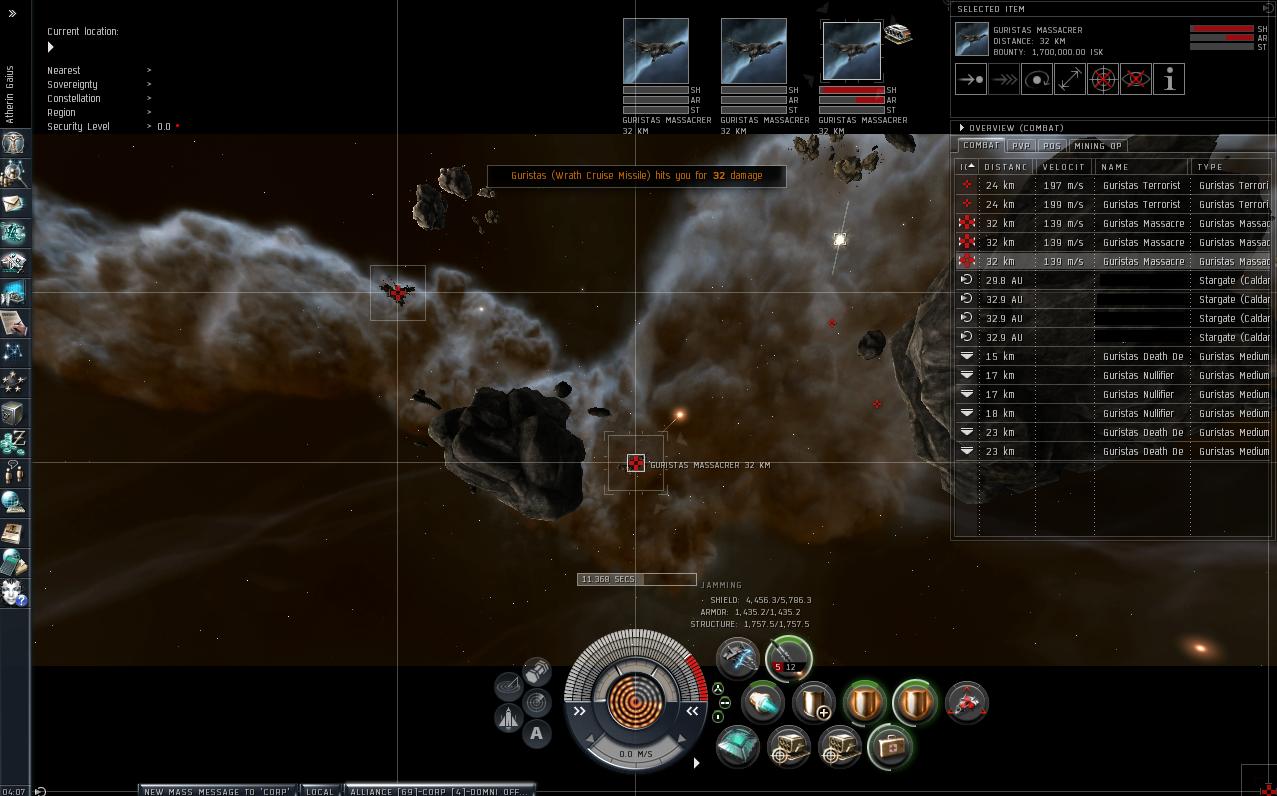
Task: Expand the sidebar with the double arrow
Action: (12, 14)
